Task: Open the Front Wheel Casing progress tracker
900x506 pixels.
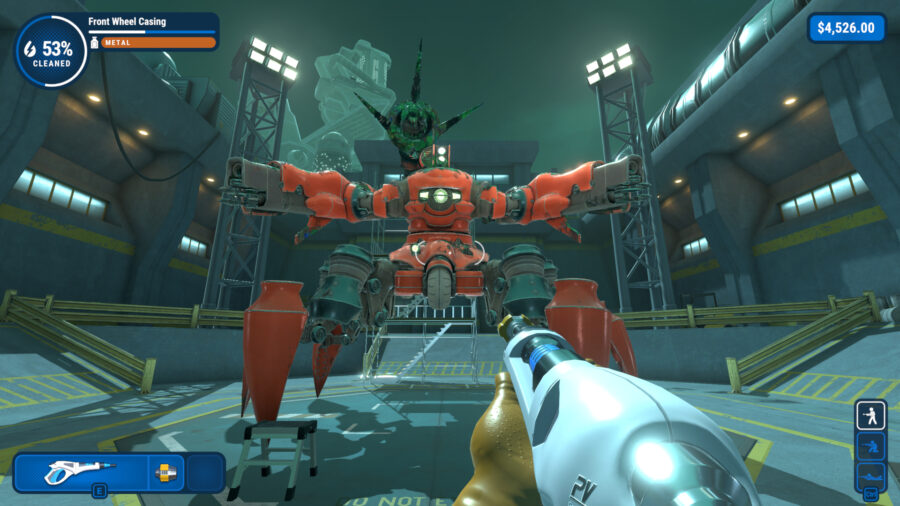Action: tap(152, 31)
